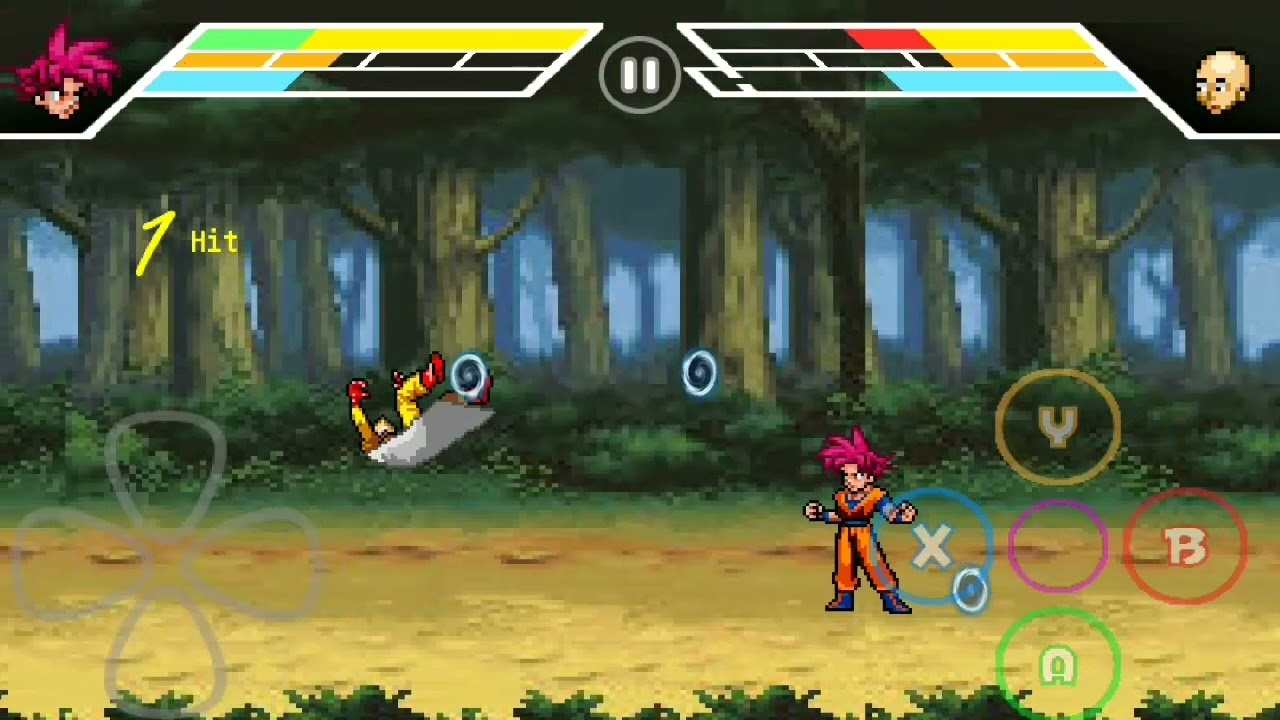Tap Saitama's red health segment
The width and height of the screenshot is (1280, 720).
885,40
